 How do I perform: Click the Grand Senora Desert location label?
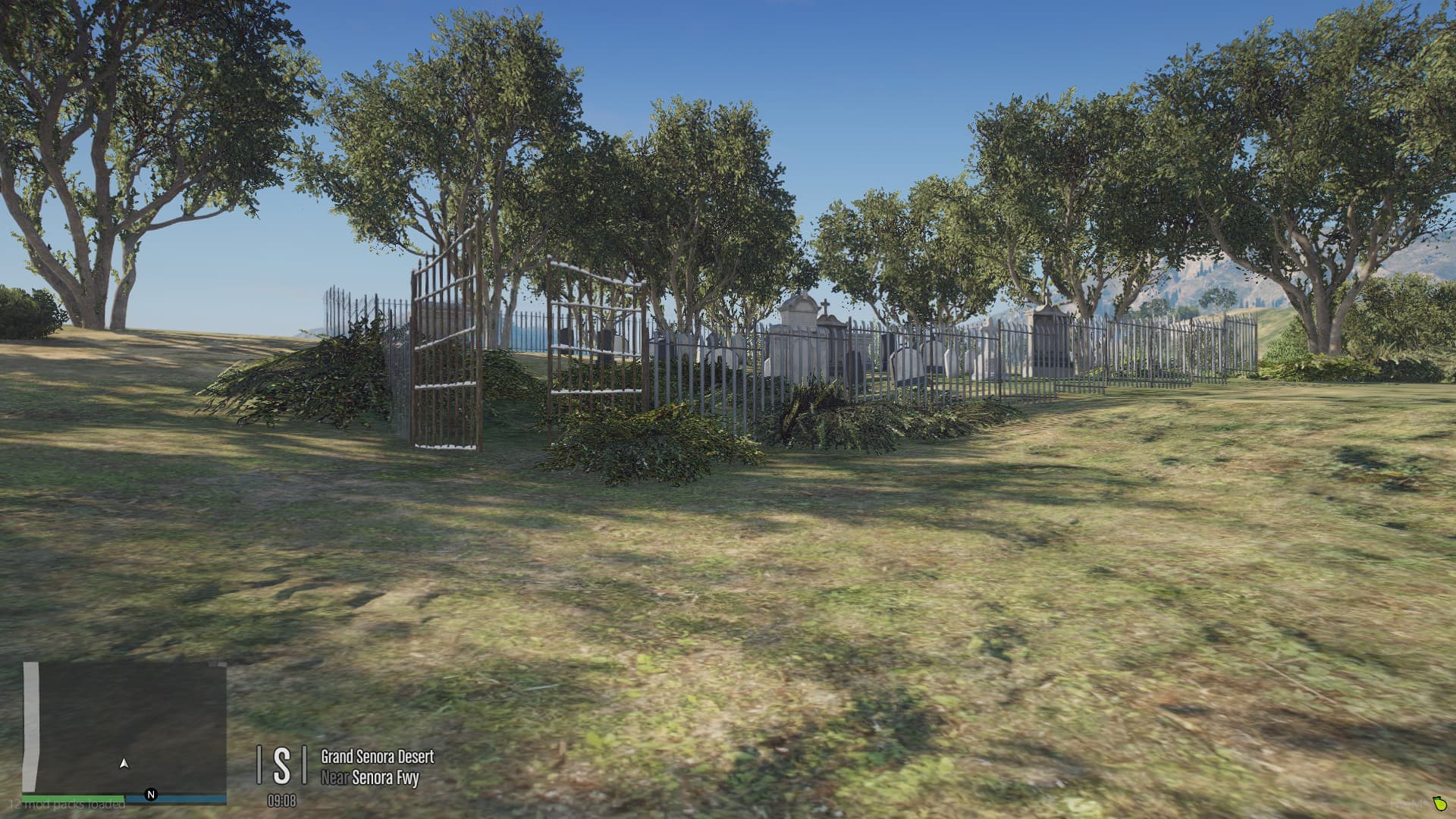[375, 757]
